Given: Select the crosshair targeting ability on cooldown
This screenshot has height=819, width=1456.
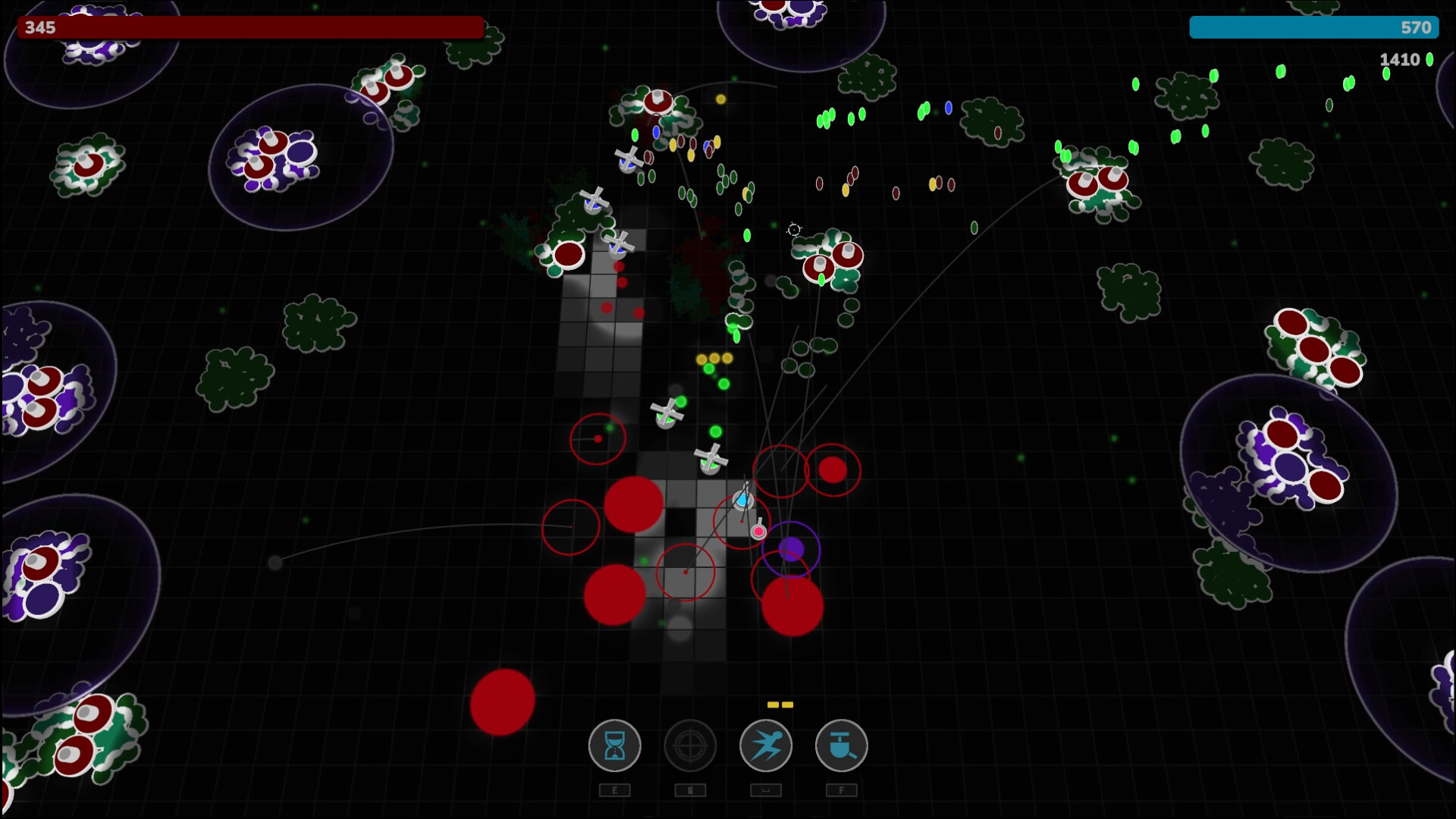Looking at the screenshot, I should 690,746.
